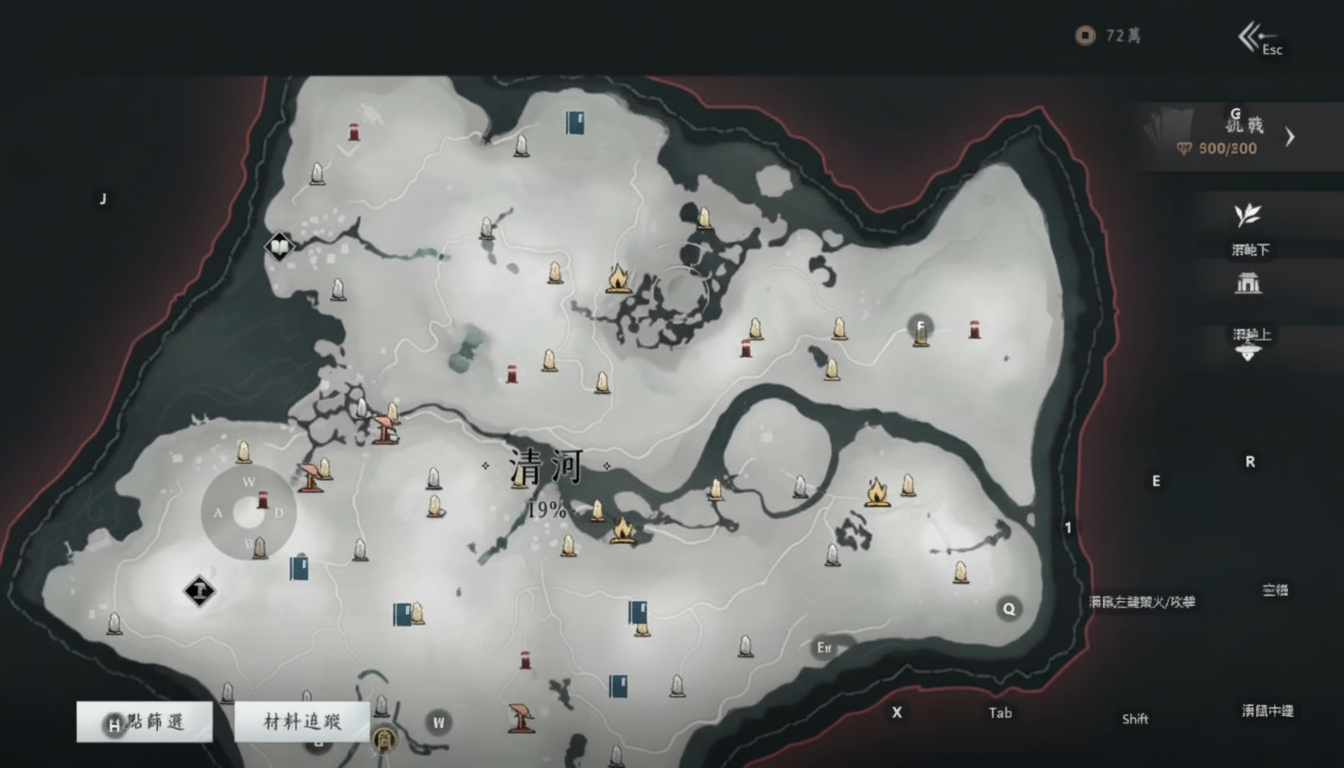Select the temple icon in the right sidebar

[1247, 285]
